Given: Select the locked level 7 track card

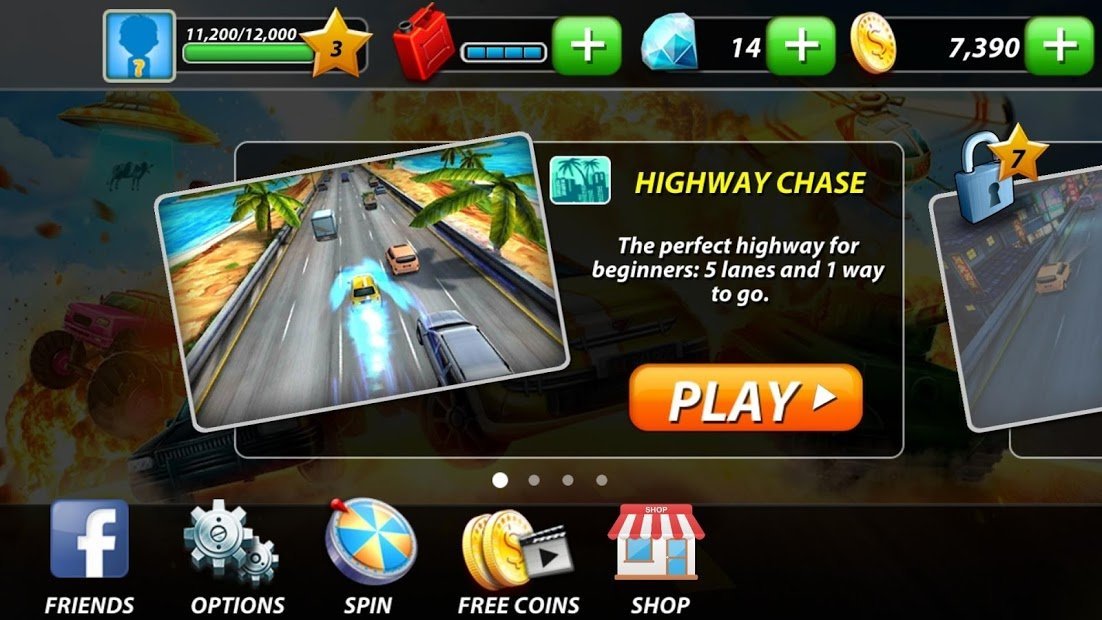Looking at the screenshot, I should pyautogui.click(x=1030, y=300).
